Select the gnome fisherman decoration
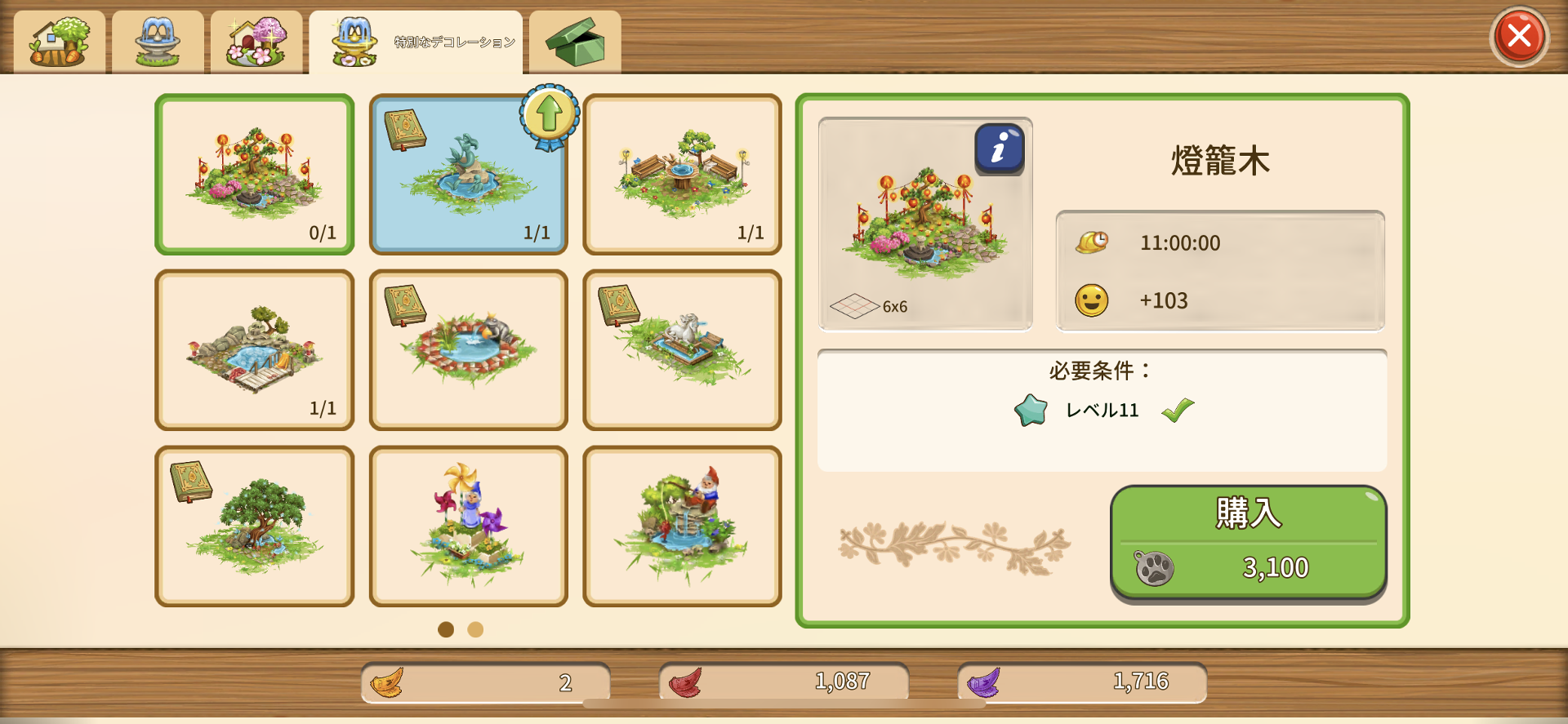The height and width of the screenshot is (724, 1568). [682, 525]
